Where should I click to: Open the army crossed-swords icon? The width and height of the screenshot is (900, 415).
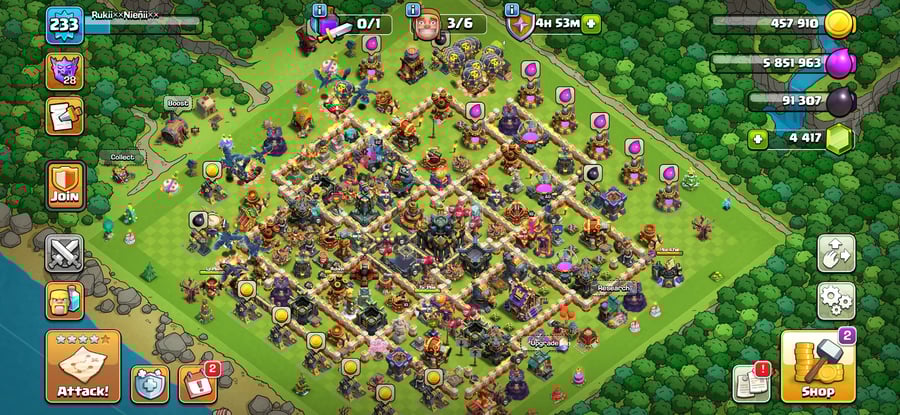click(x=65, y=253)
